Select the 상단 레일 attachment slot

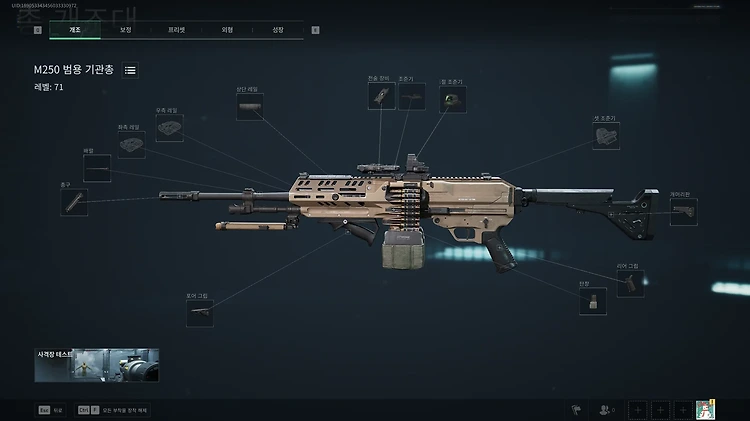tap(250, 106)
